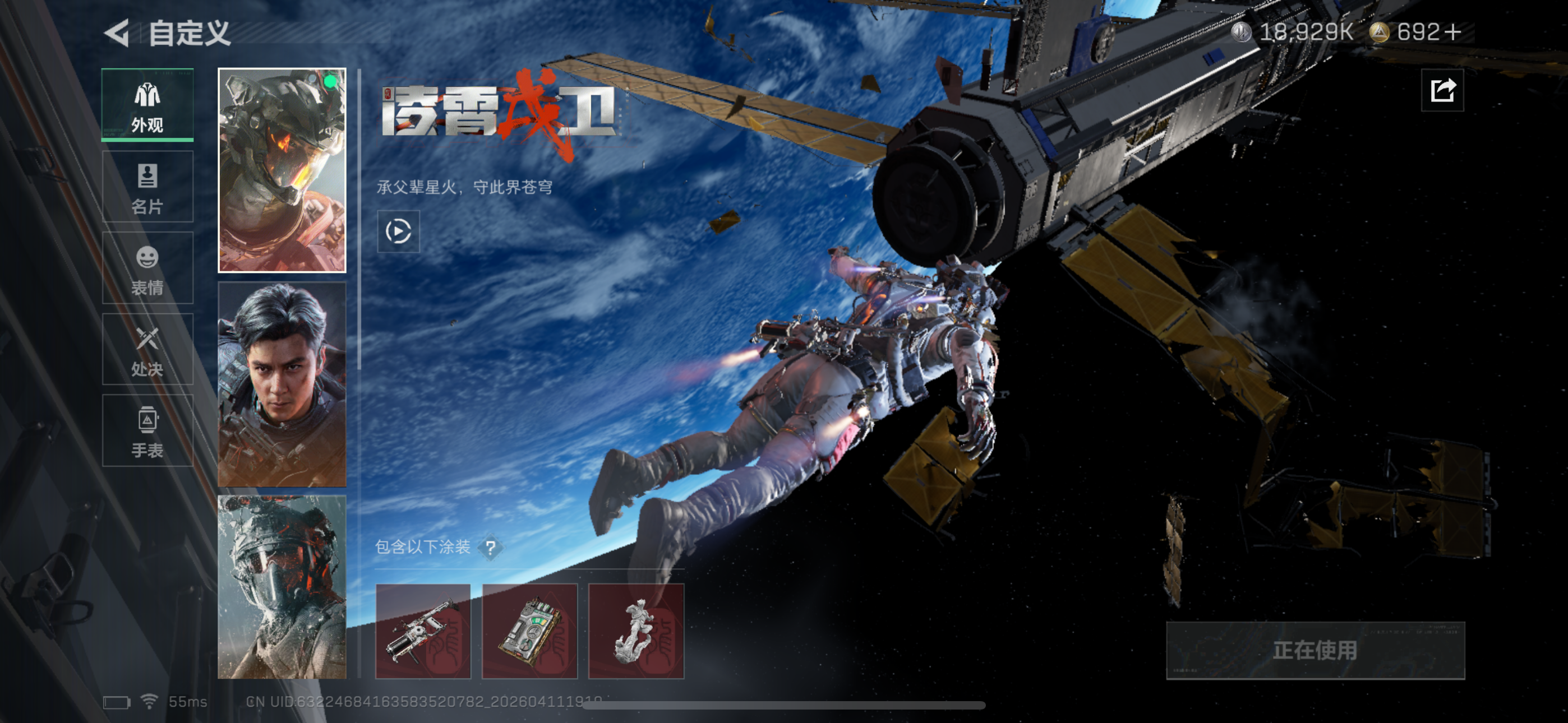View the included device box skin
This screenshot has width=1568, height=723.
pos(529,631)
